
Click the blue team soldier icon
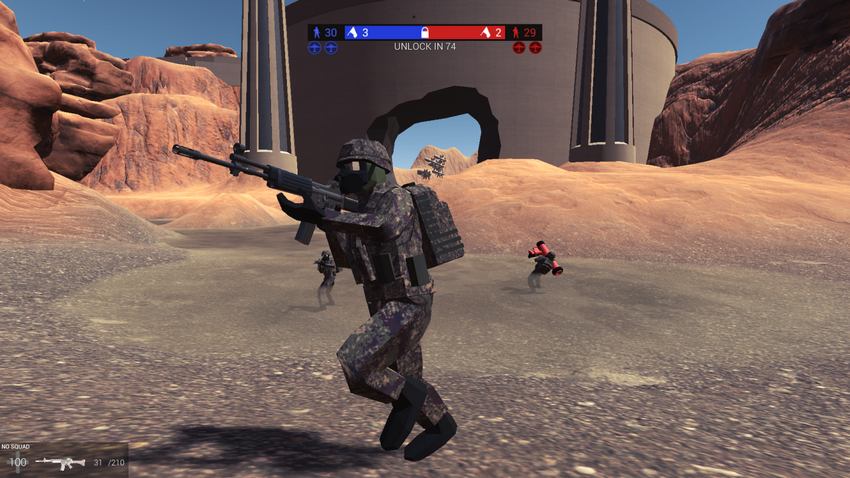pyautogui.click(x=315, y=32)
